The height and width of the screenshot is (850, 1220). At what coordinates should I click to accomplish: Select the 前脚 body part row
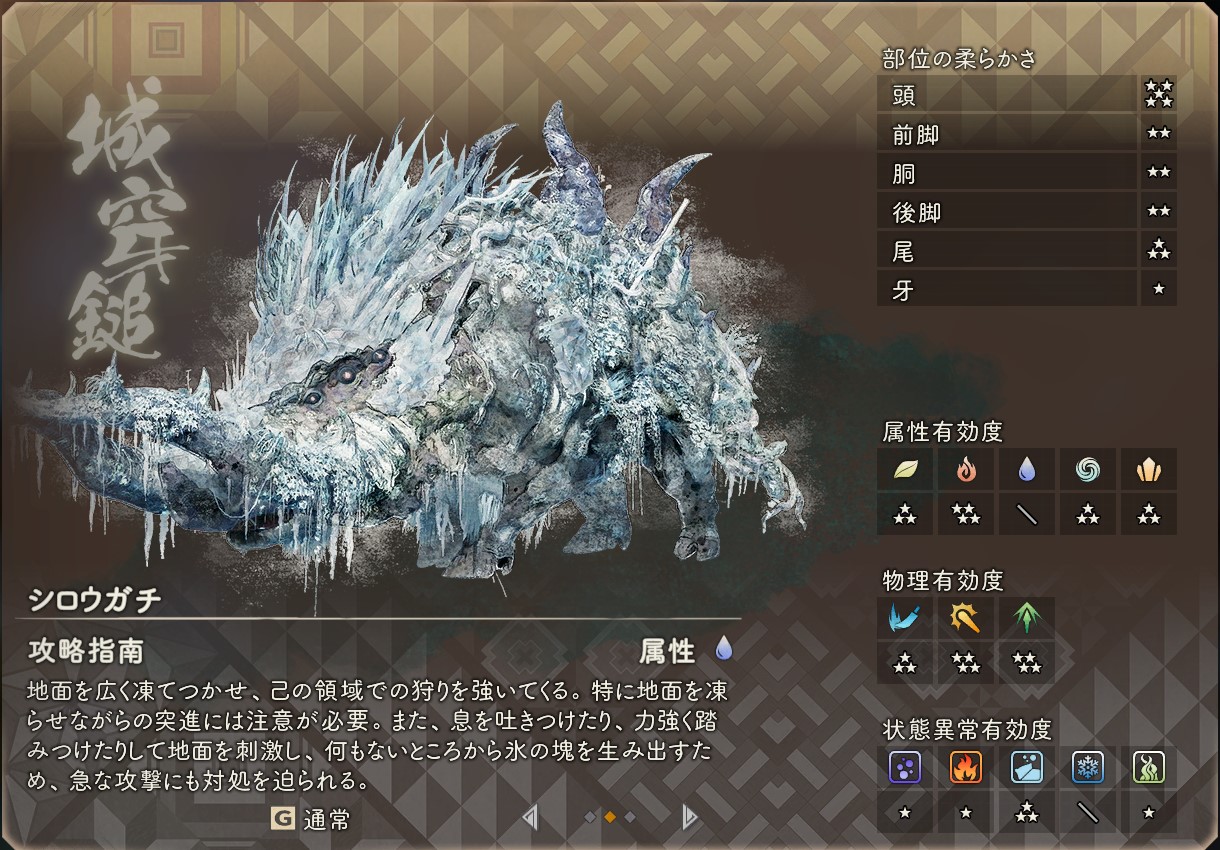pyautogui.click(x=1006, y=134)
